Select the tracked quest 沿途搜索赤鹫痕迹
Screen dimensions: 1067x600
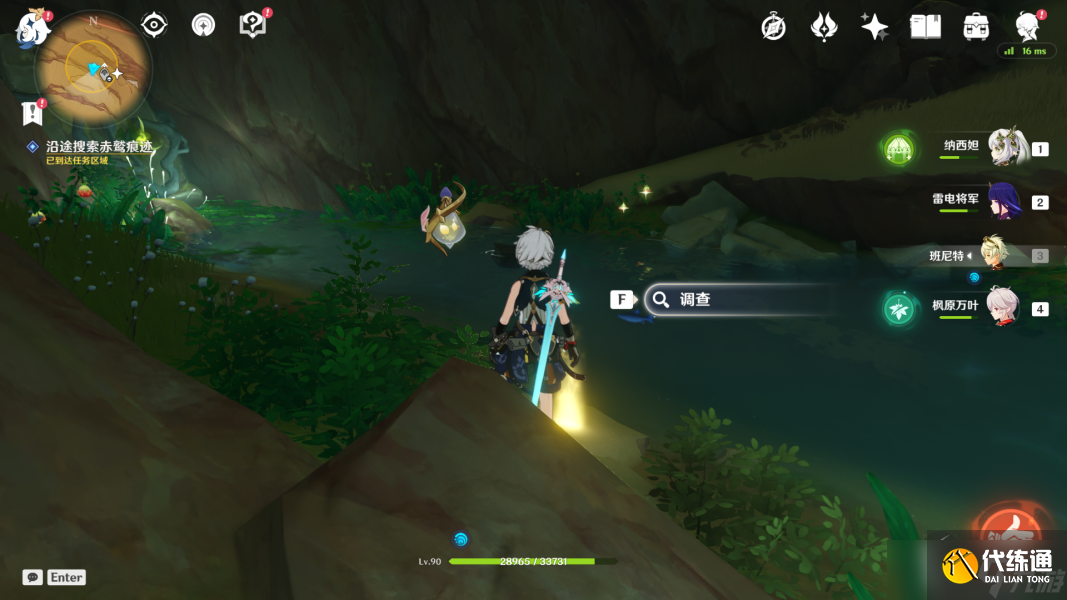click(99, 146)
